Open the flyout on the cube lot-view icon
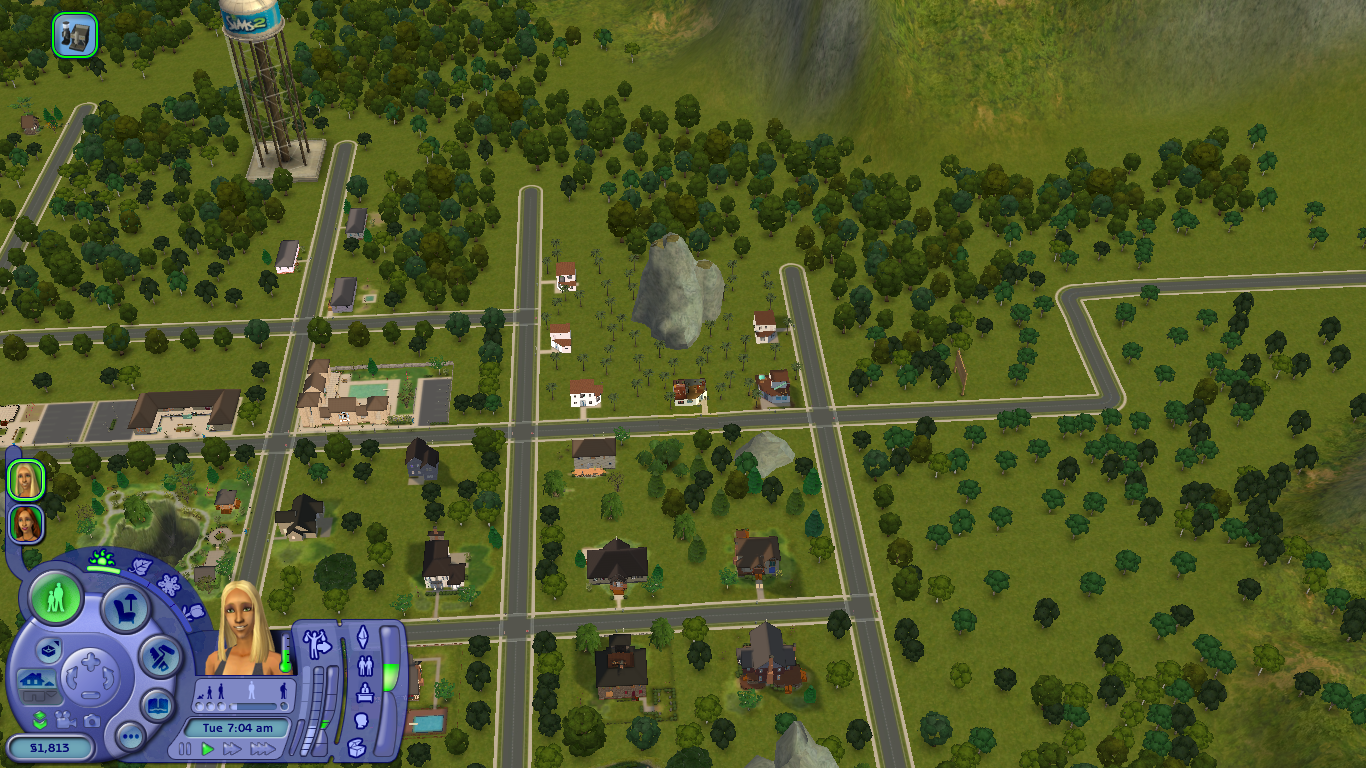Image resolution: width=1366 pixels, height=768 pixels. pyautogui.click(x=49, y=650)
